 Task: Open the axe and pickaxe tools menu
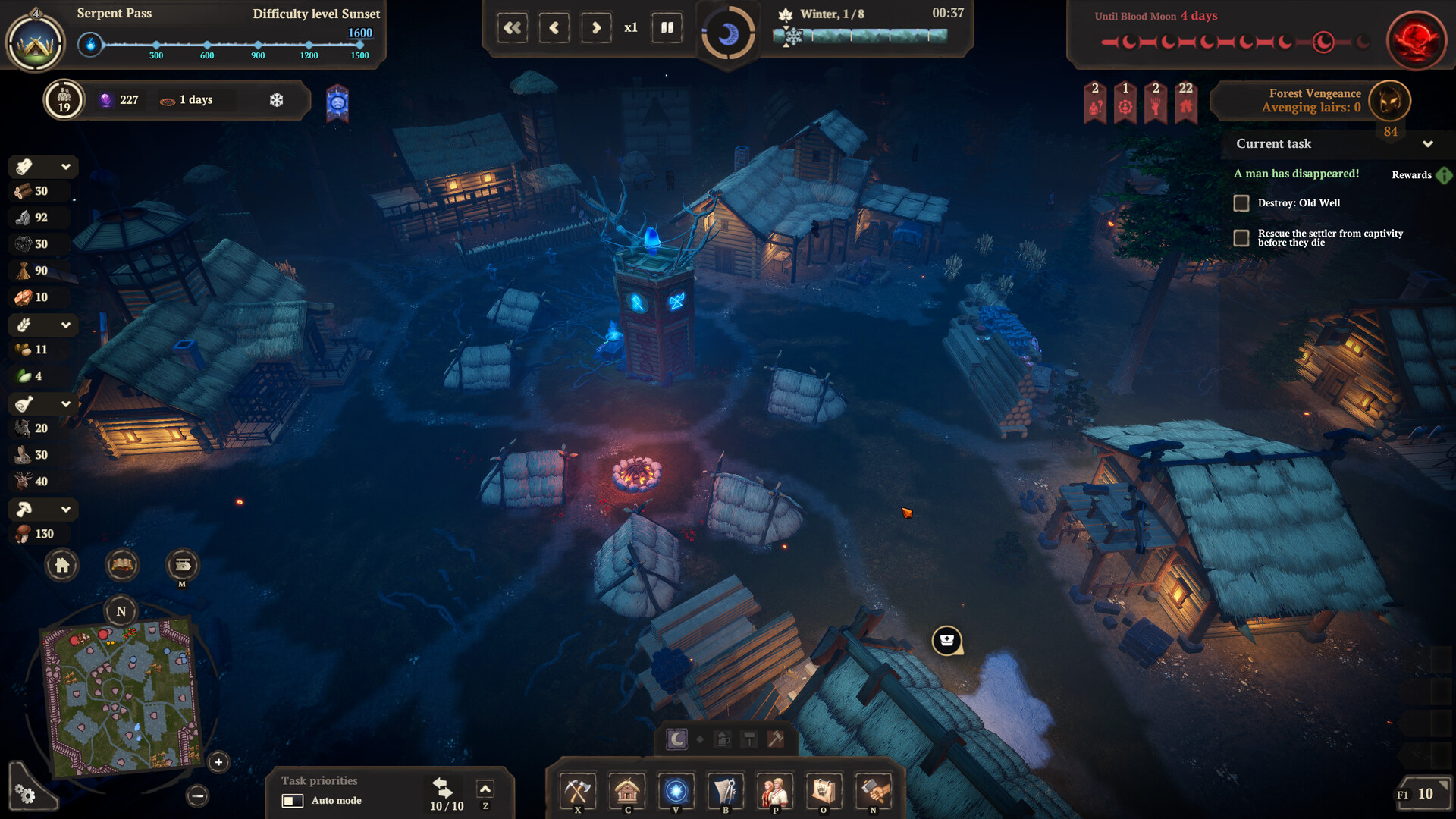(x=578, y=792)
